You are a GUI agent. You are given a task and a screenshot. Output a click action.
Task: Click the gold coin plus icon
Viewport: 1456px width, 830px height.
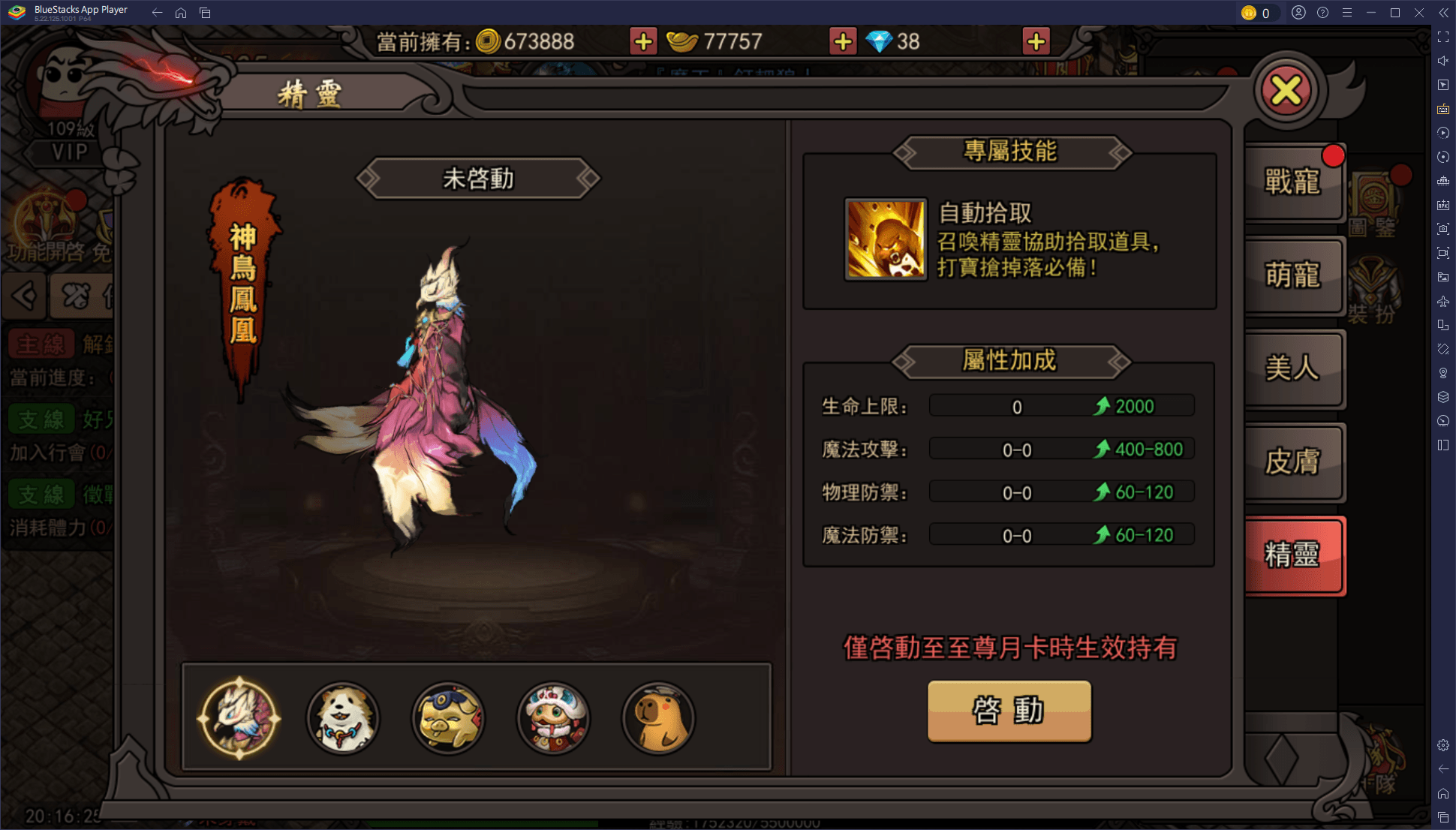(x=642, y=41)
